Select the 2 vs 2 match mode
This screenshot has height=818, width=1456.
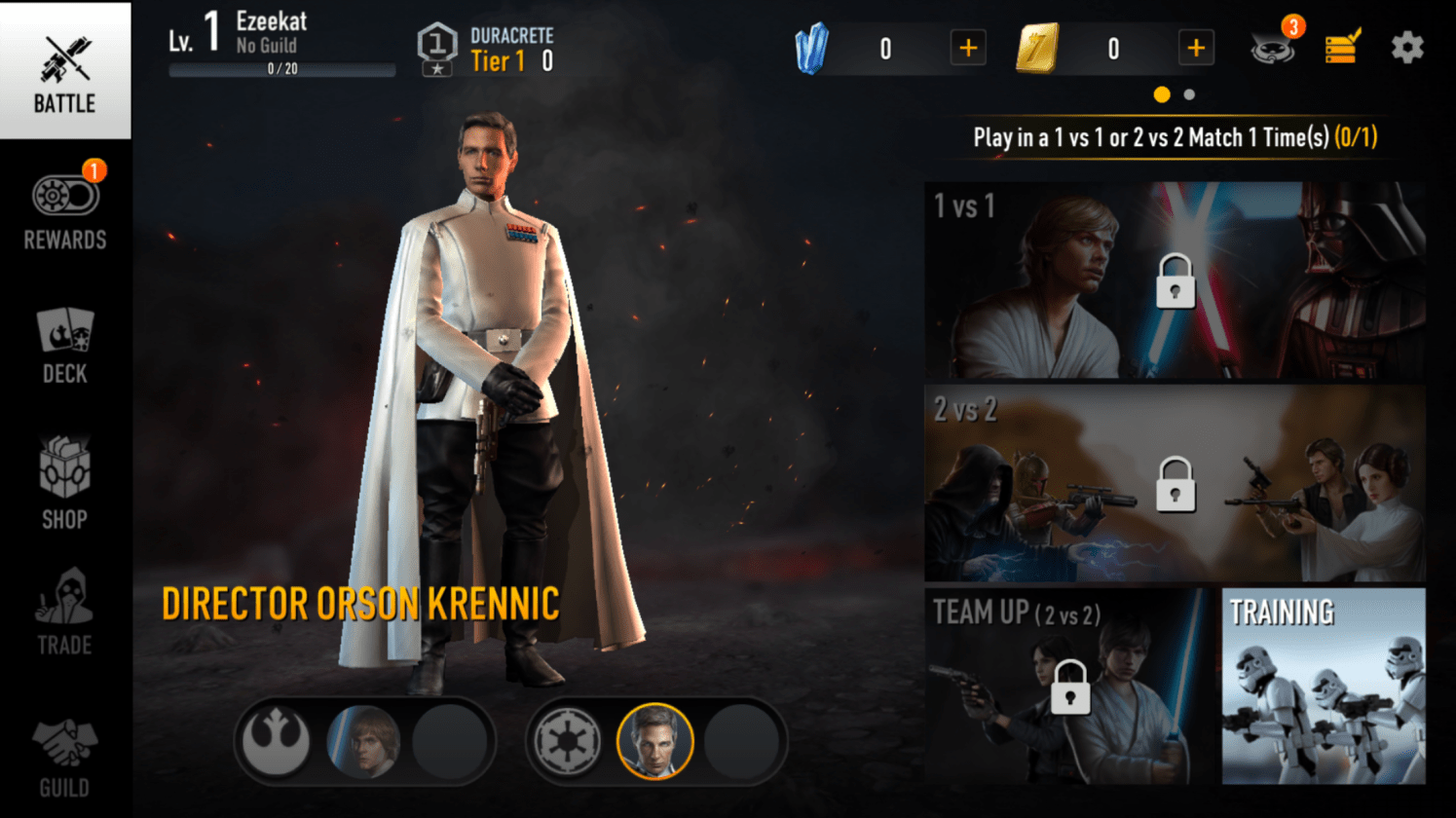tap(1175, 483)
